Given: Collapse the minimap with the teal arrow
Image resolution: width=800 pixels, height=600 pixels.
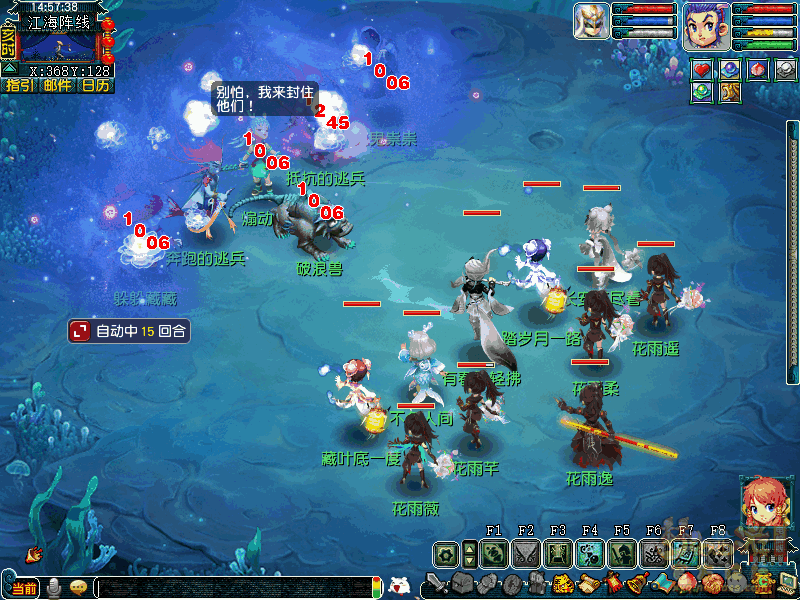Looking at the screenshot, I should pyautogui.click(x=8, y=69).
